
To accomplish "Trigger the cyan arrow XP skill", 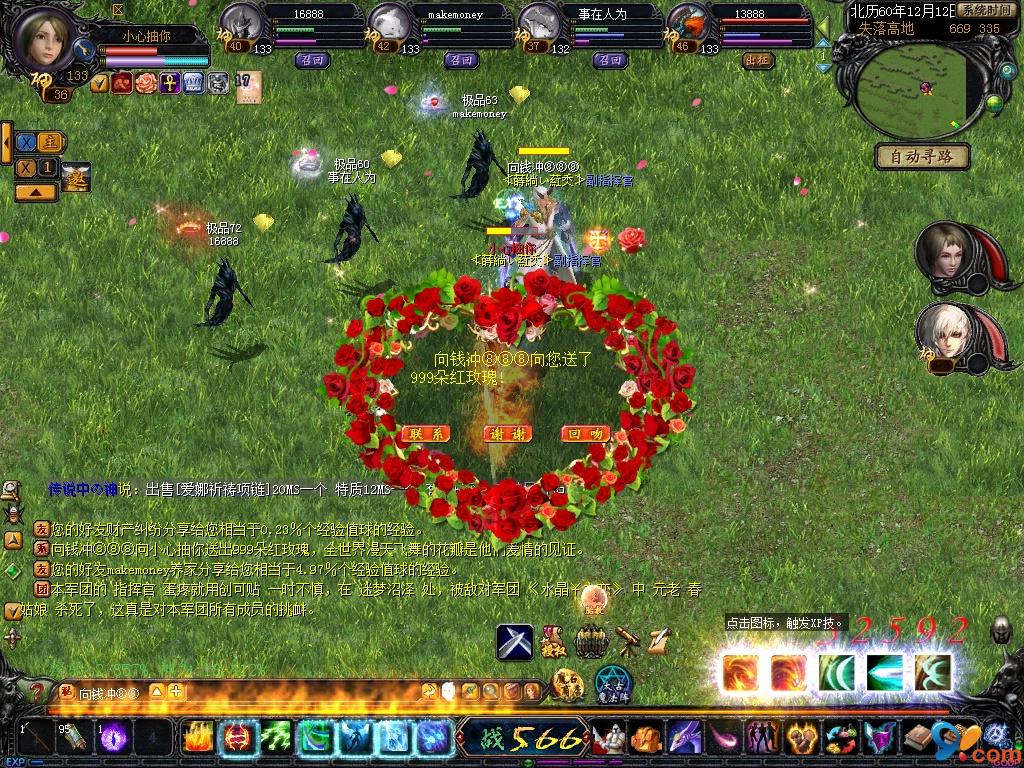I will [884, 672].
